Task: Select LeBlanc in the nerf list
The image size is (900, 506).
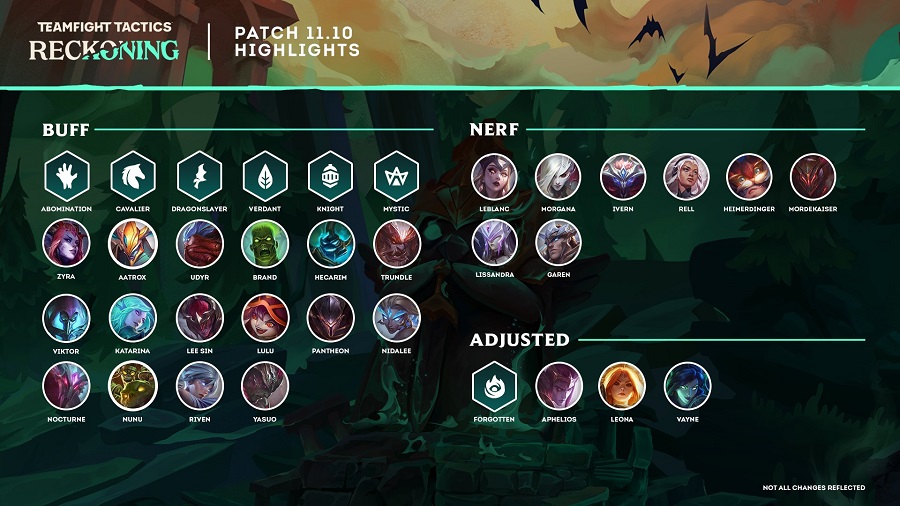Action: click(x=494, y=178)
